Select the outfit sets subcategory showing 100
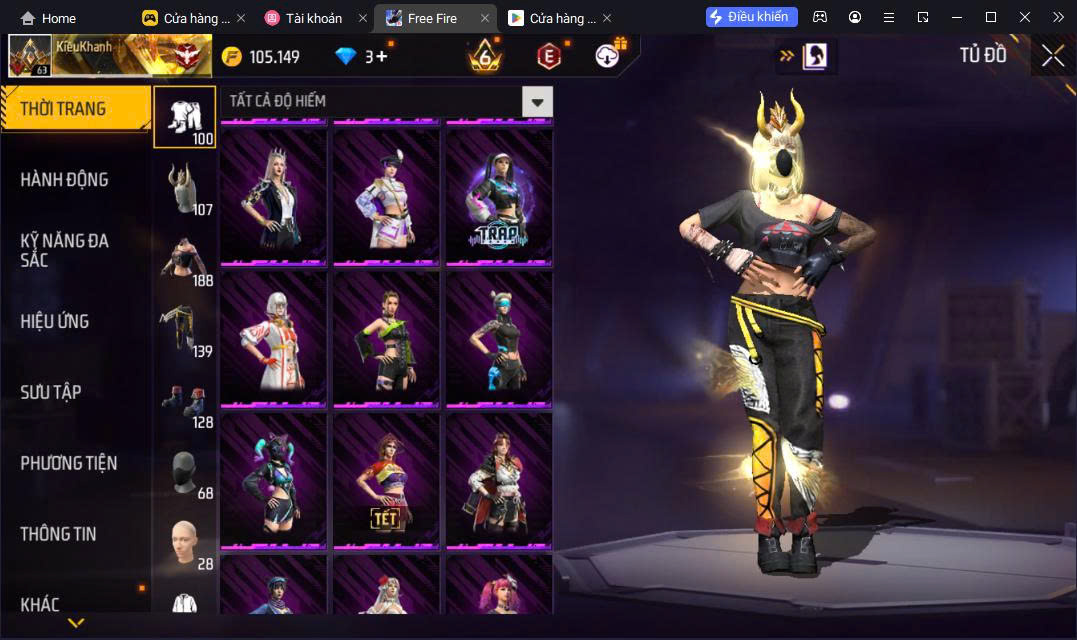This screenshot has width=1077, height=640. tap(184, 118)
